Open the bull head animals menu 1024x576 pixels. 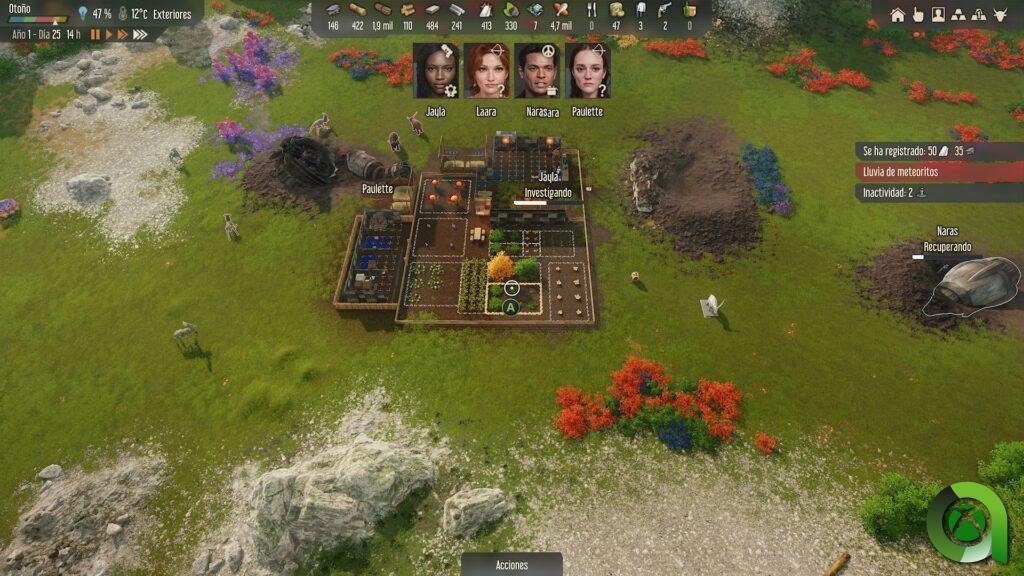[x=1002, y=15]
